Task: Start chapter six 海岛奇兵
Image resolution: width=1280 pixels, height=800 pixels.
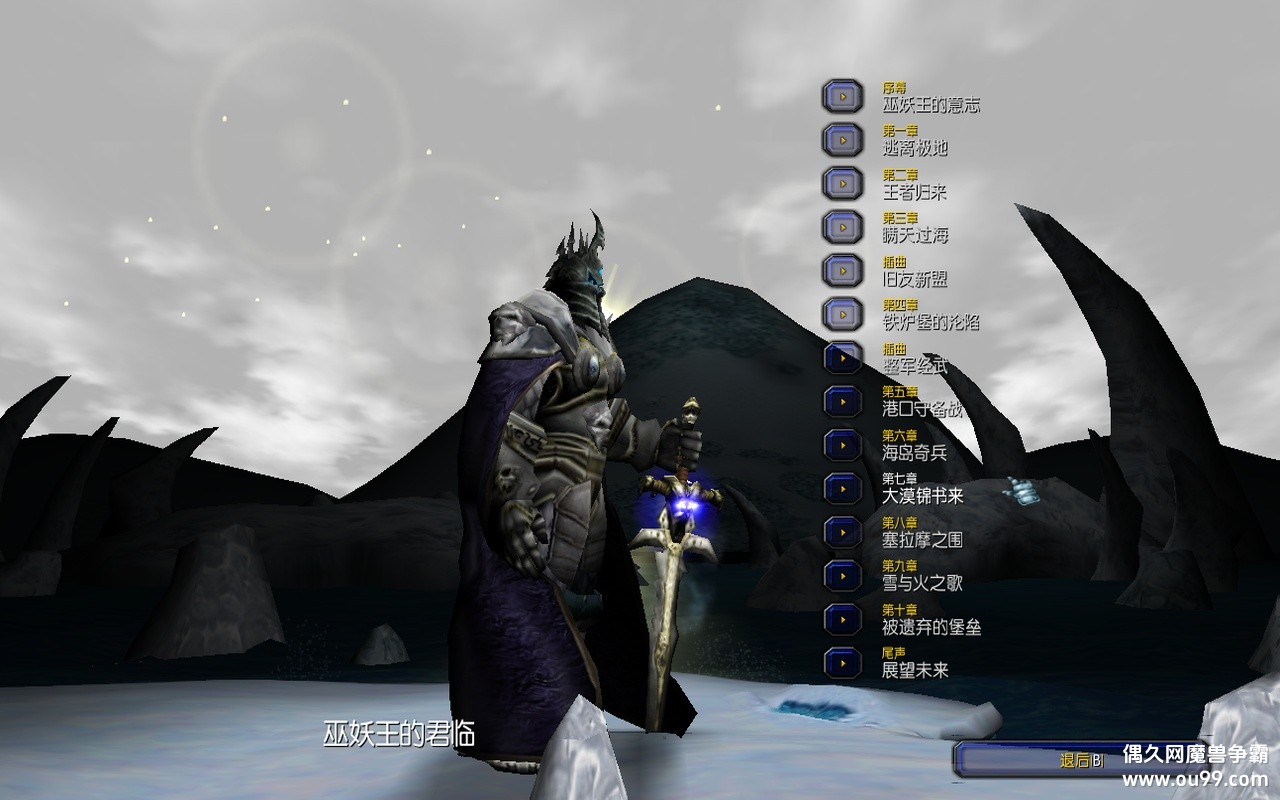Action: coord(842,445)
